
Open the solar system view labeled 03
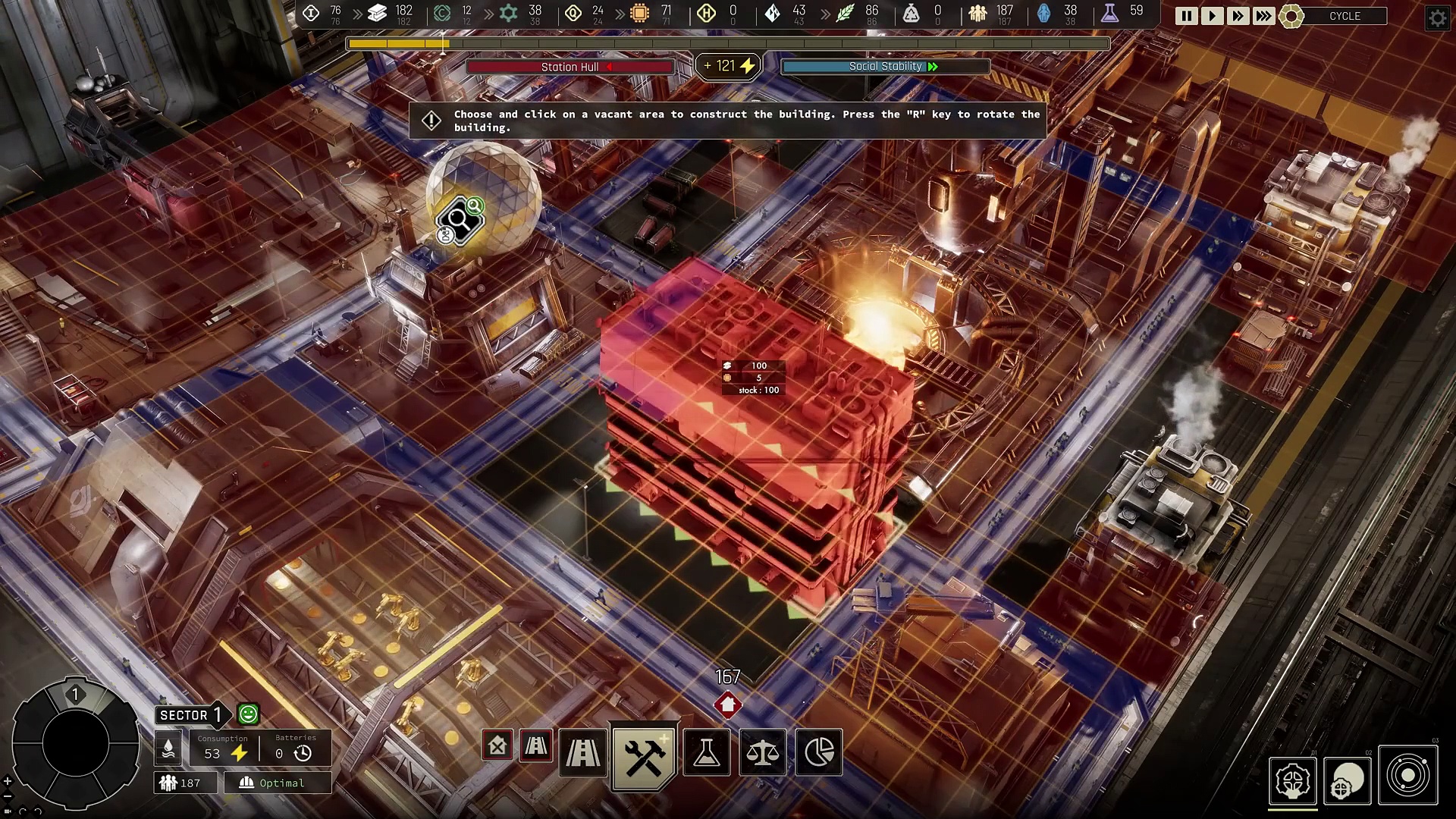click(1407, 775)
